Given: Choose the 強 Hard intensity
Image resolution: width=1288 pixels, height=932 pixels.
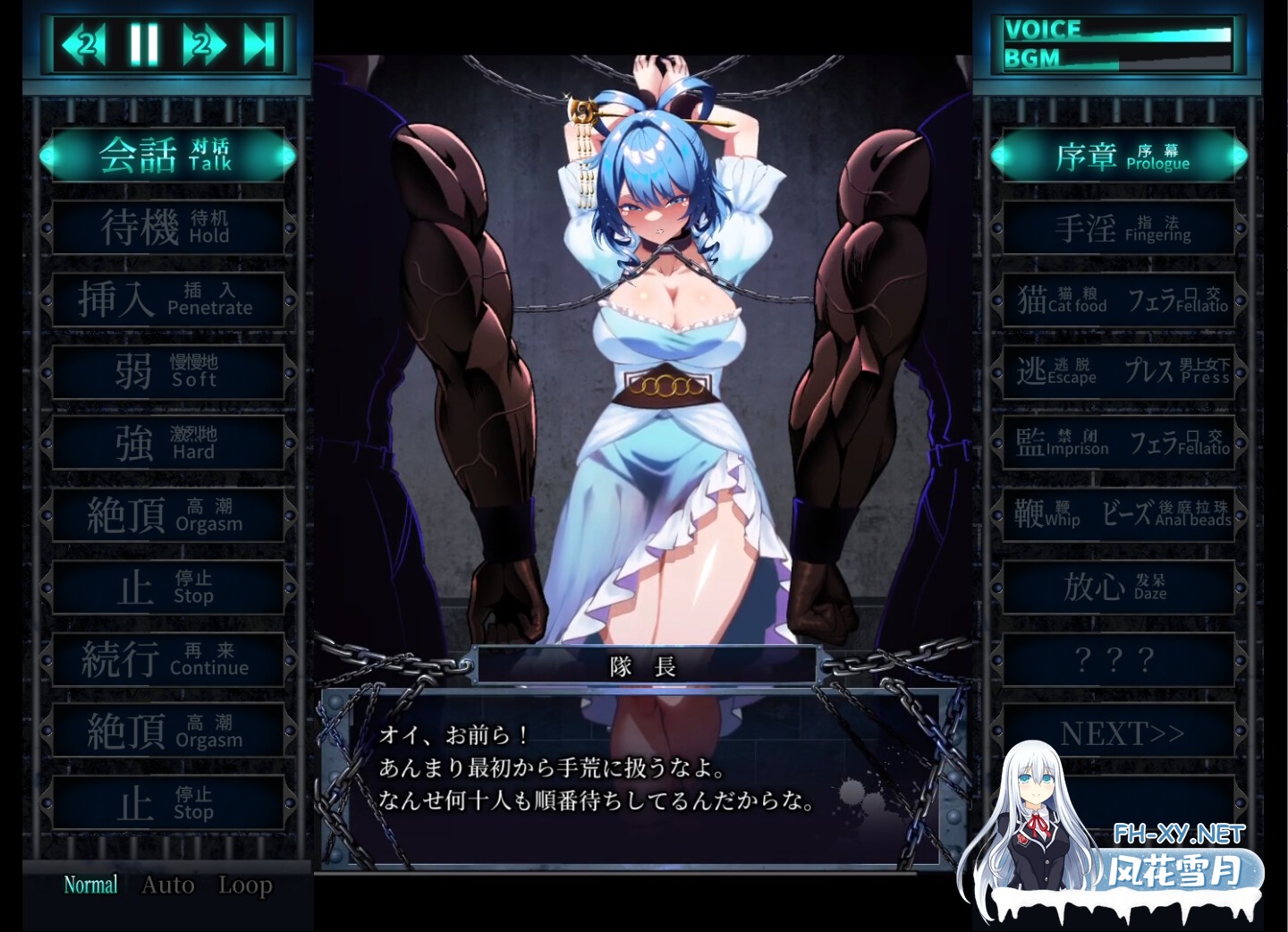Looking at the screenshot, I should pyautogui.click(x=167, y=442).
